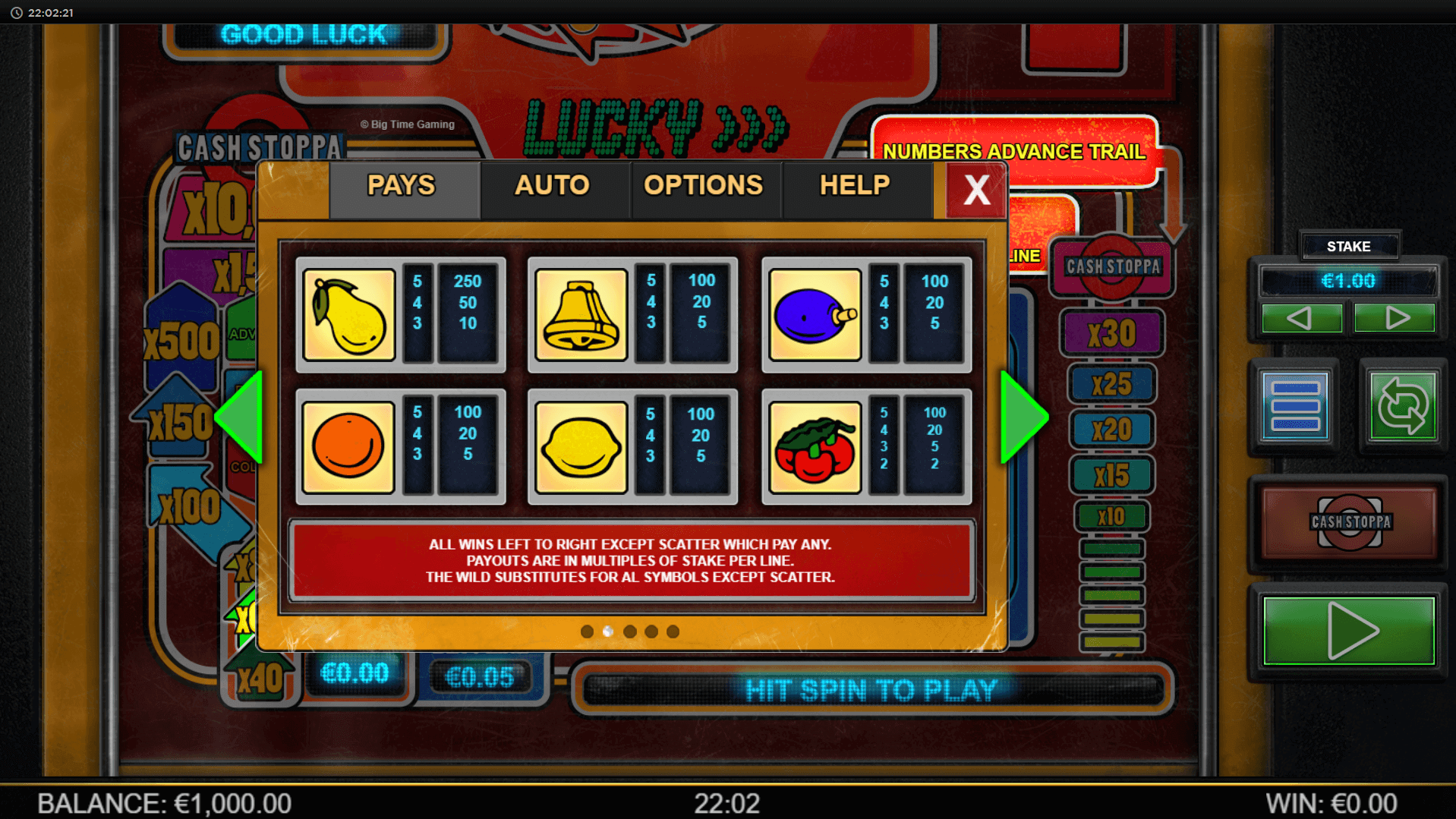Open the blue menu button
Image resolution: width=1456 pixels, height=819 pixels.
pos(1295,406)
